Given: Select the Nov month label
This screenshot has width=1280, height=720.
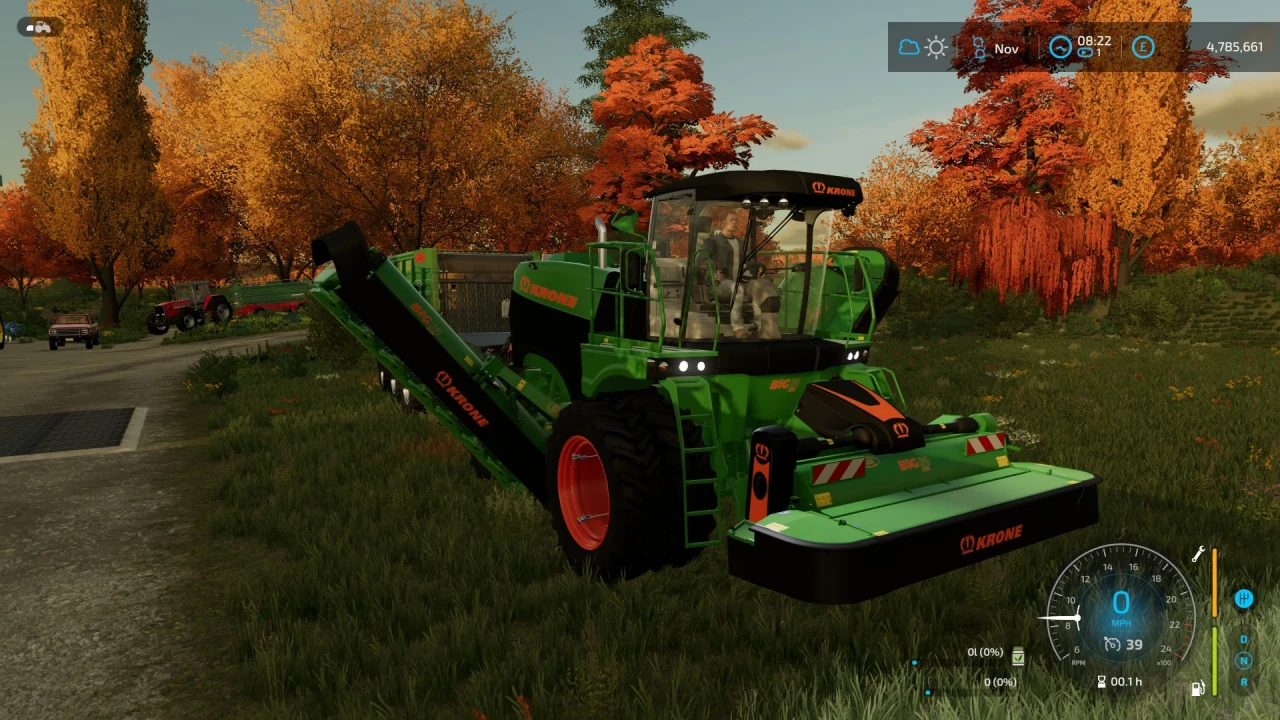Looking at the screenshot, I should pyautogui.click(x=1007, y=49).
